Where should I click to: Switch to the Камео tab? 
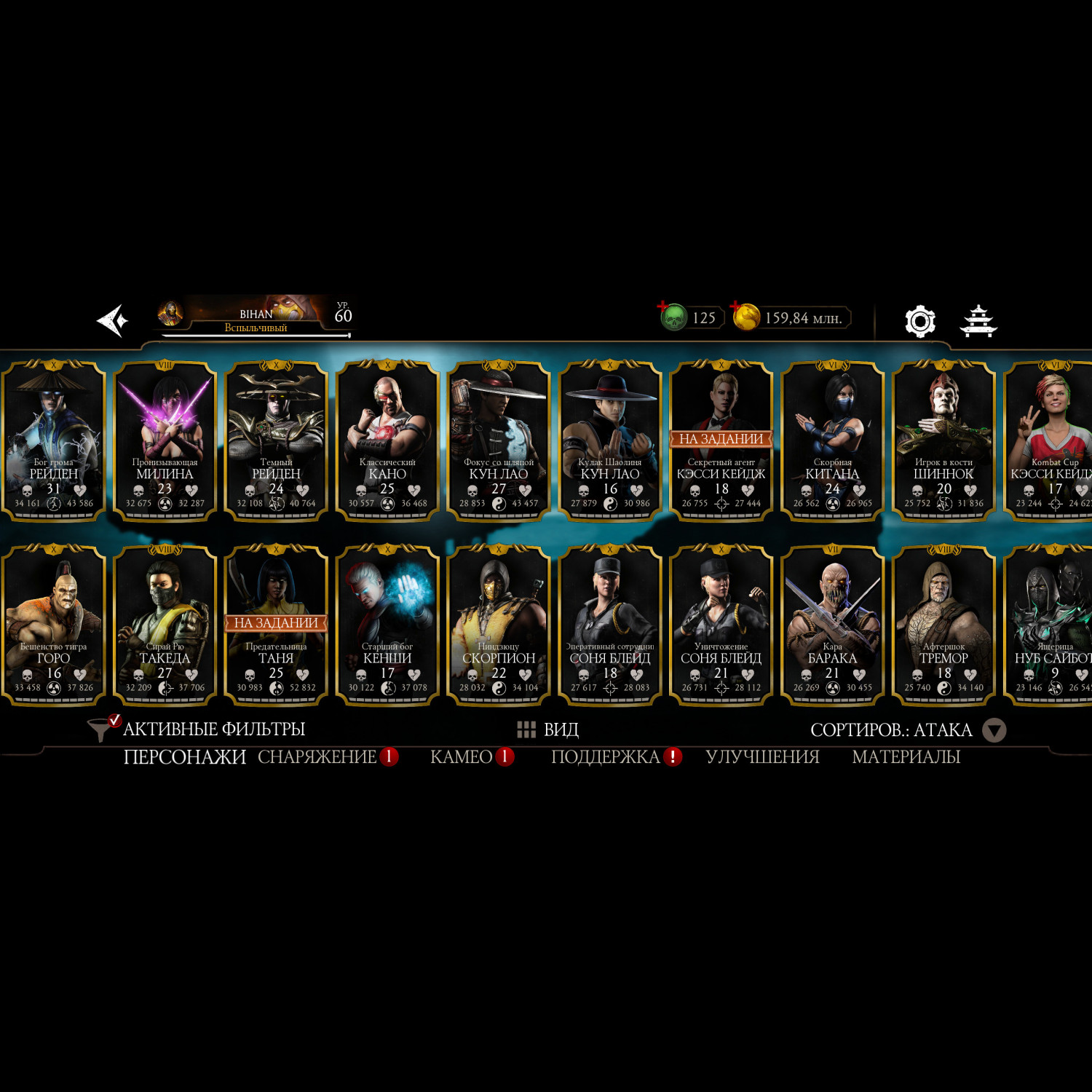click(462, 757)
